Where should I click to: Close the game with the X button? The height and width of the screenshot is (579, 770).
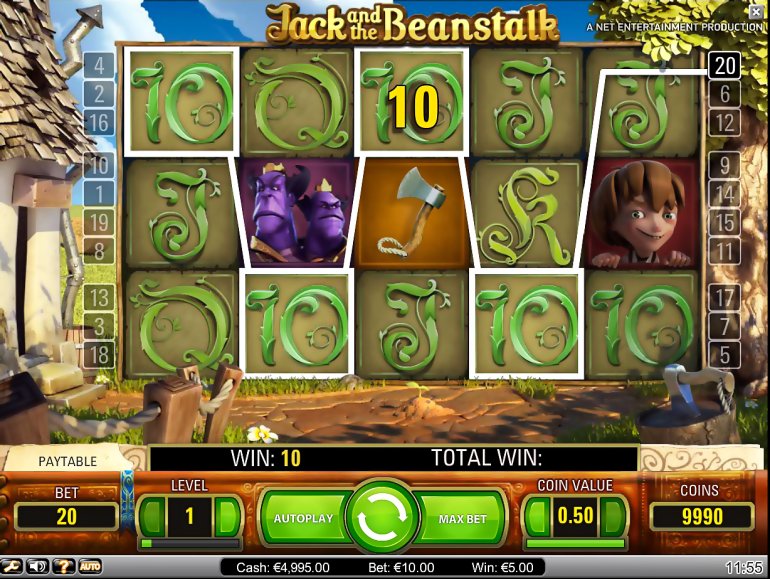pyautogui.click(x=758, y=9)
